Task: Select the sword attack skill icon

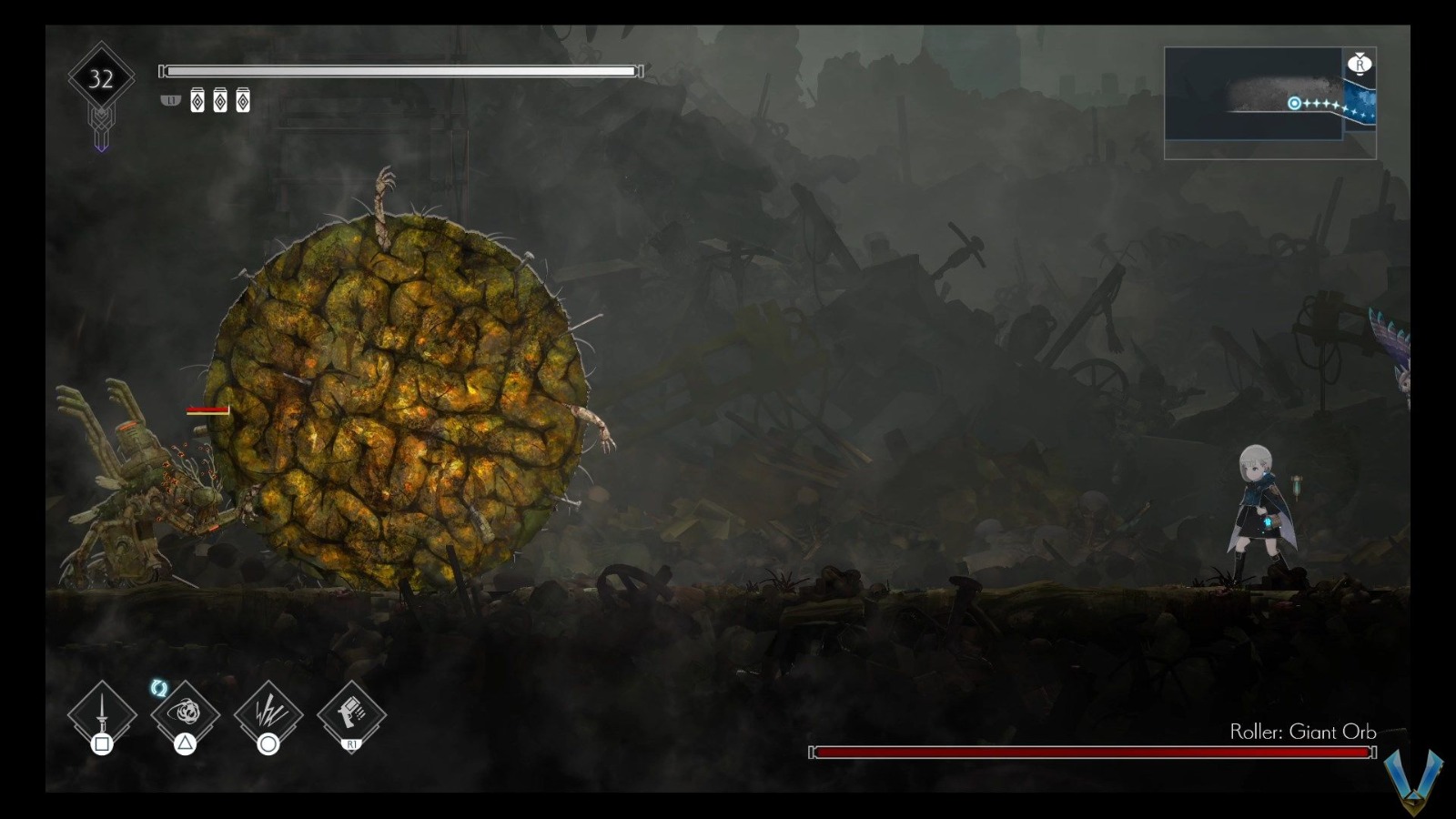Action: [101, 714]
